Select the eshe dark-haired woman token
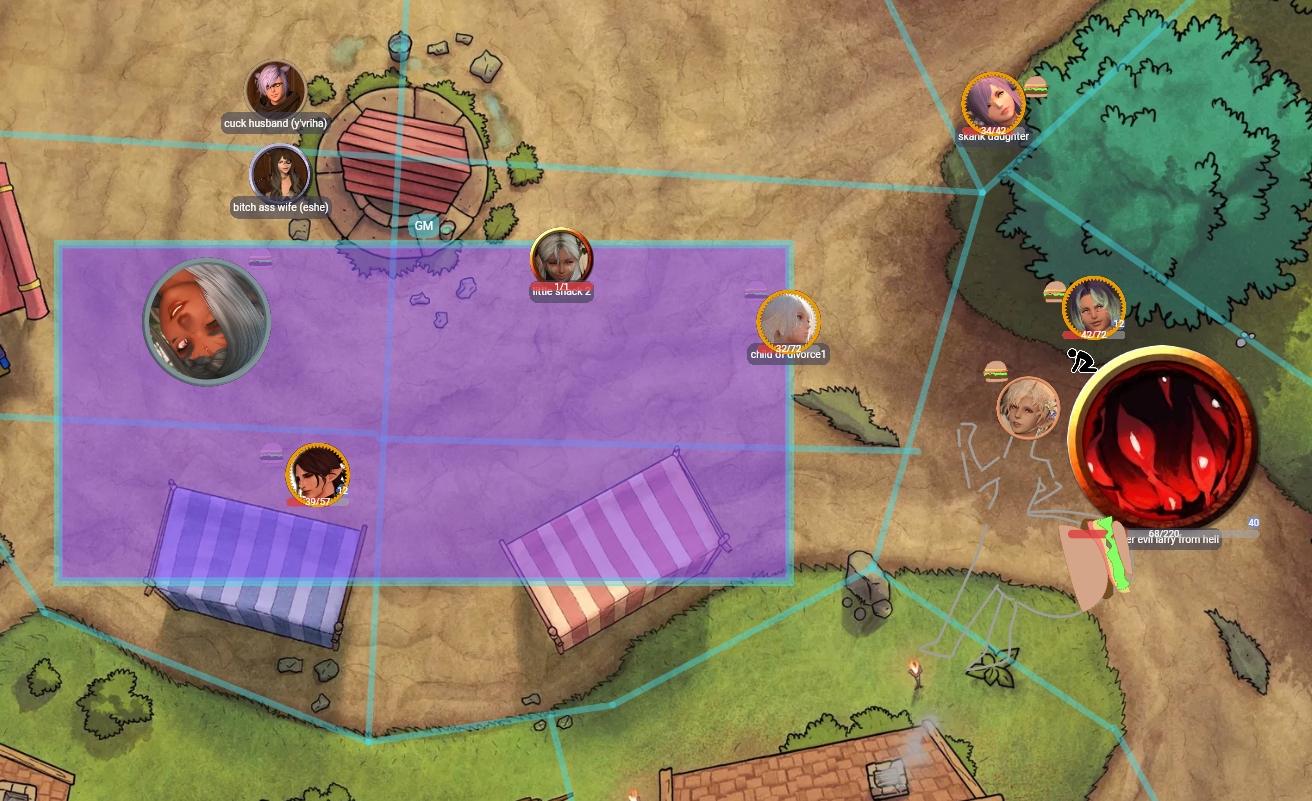Image resolution: width=1312 pixels, height=801 pixels. click(x=279, y=173)
